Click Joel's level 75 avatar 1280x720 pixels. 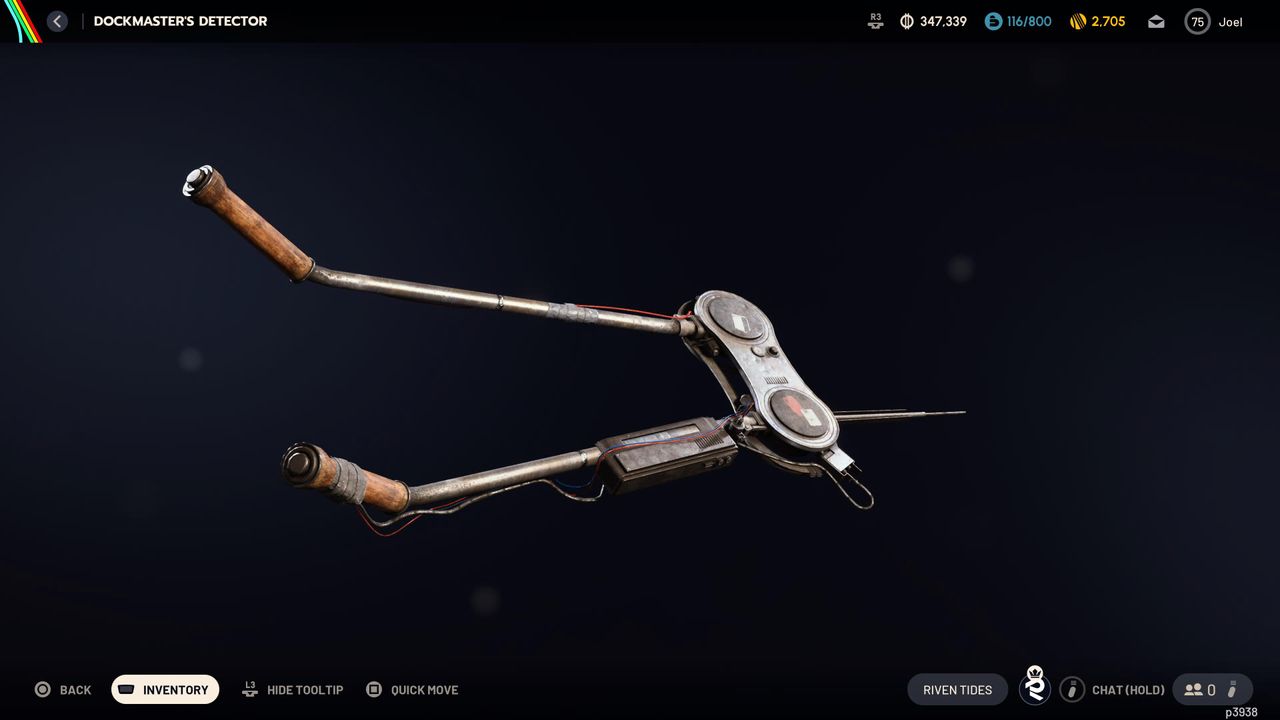click(1196, 20)
